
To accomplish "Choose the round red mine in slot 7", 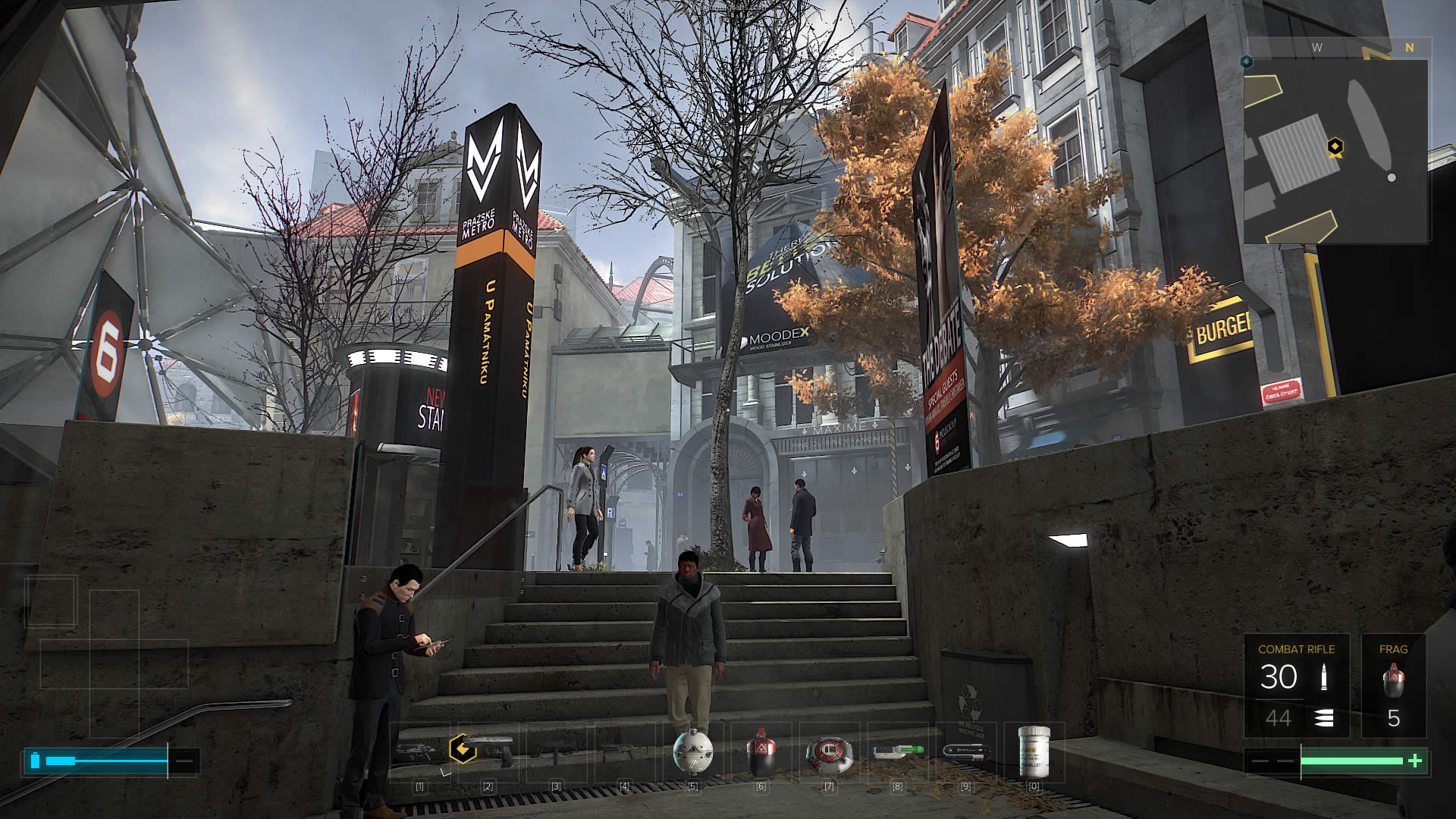I will [829, 752].
